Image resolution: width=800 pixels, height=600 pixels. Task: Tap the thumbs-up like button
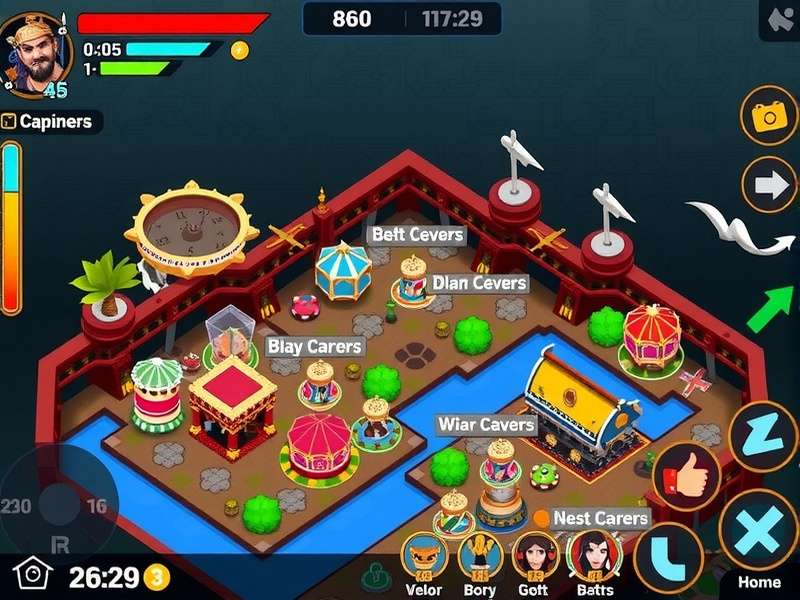click(687, 476)
